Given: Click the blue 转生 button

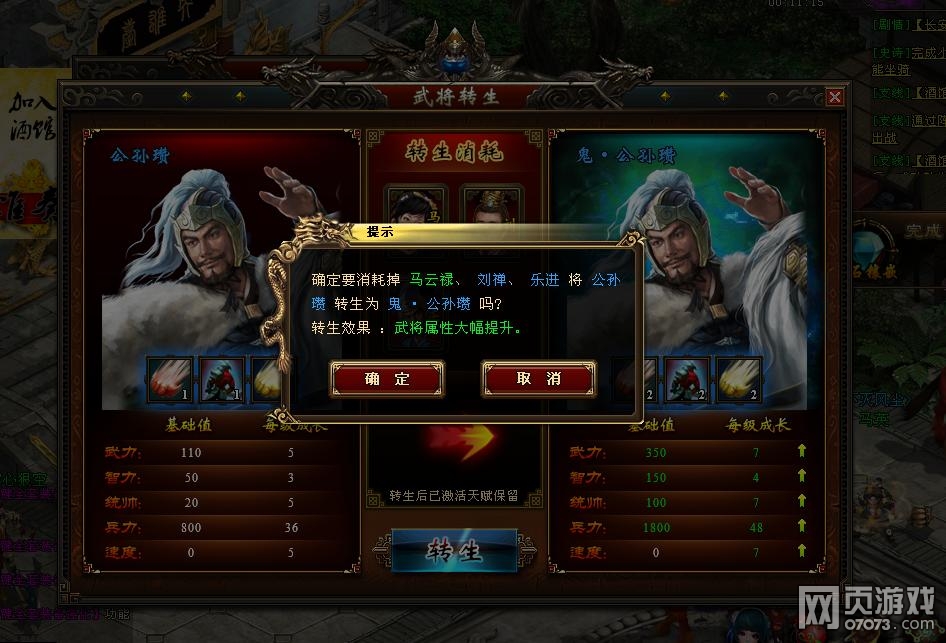Looking at the screenshot, I should click(x=454, y=551).
